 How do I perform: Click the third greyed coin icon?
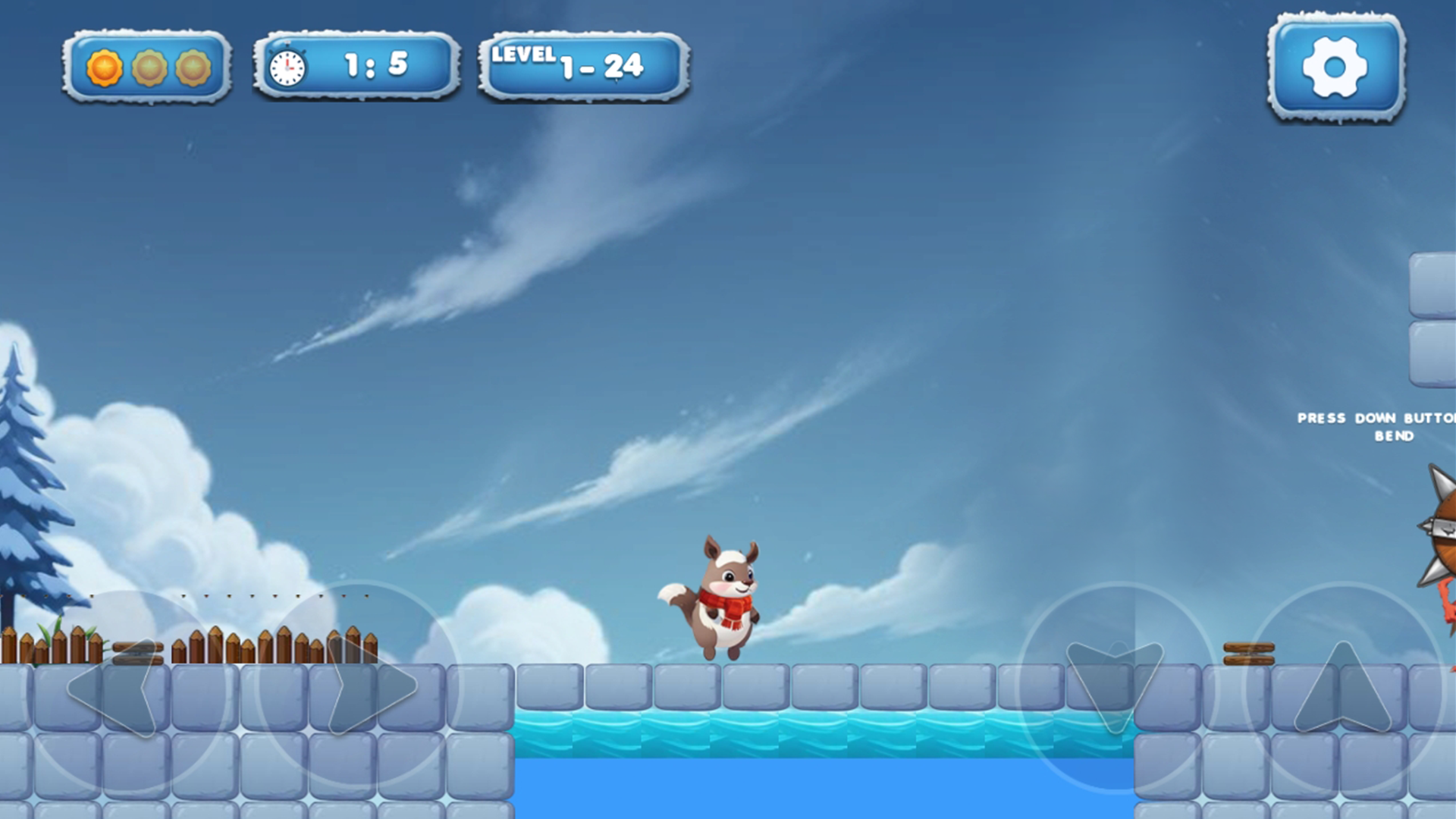click(x=194, y=66)
